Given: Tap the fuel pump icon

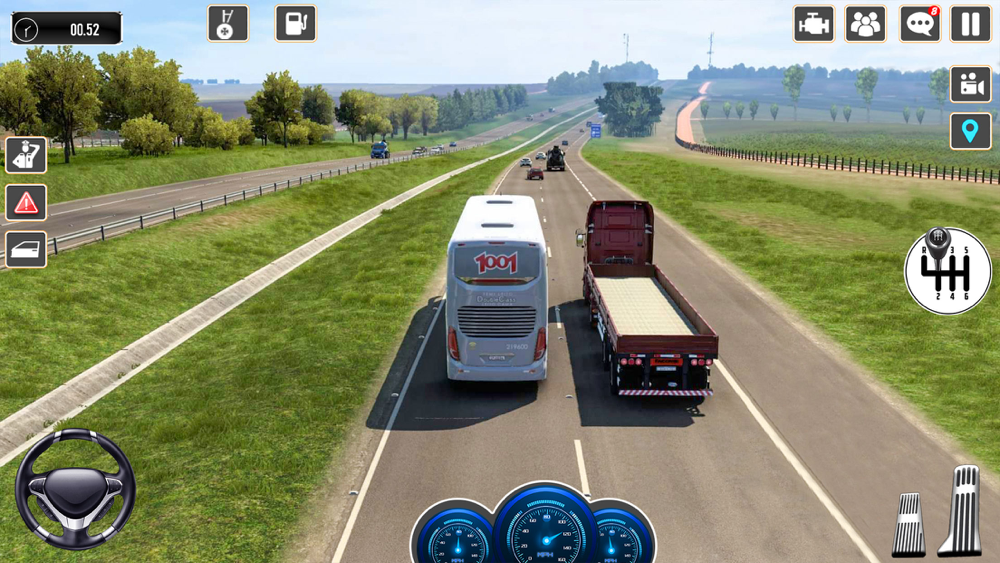Looking at the screenshot, I should 296,23.
